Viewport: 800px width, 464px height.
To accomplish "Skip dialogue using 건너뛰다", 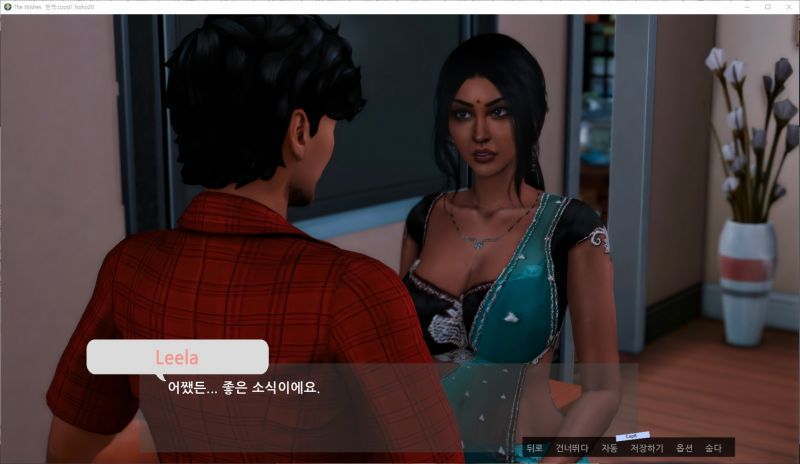I will tap(571, 449).
